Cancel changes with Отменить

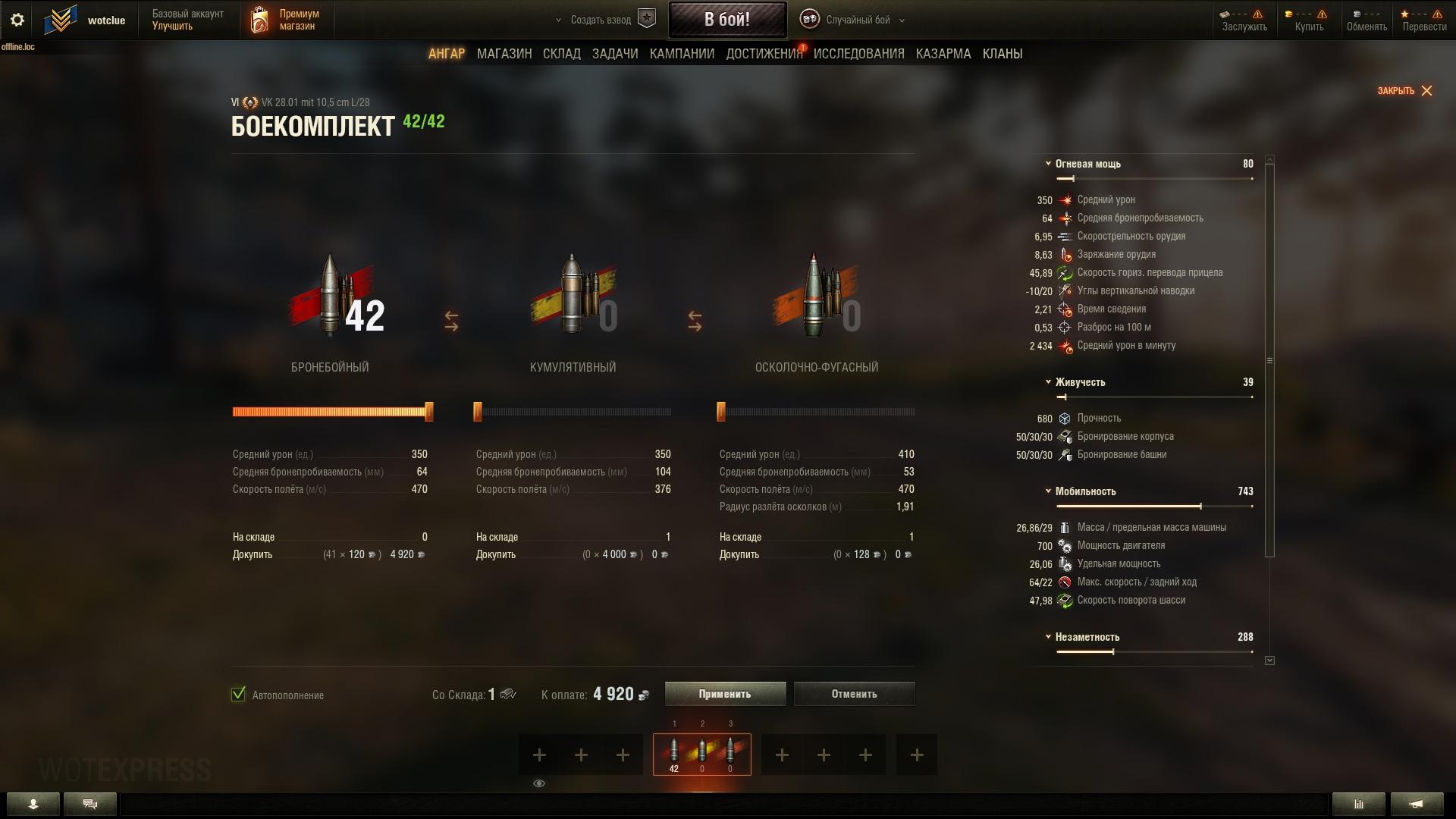(x=854, y=694)
